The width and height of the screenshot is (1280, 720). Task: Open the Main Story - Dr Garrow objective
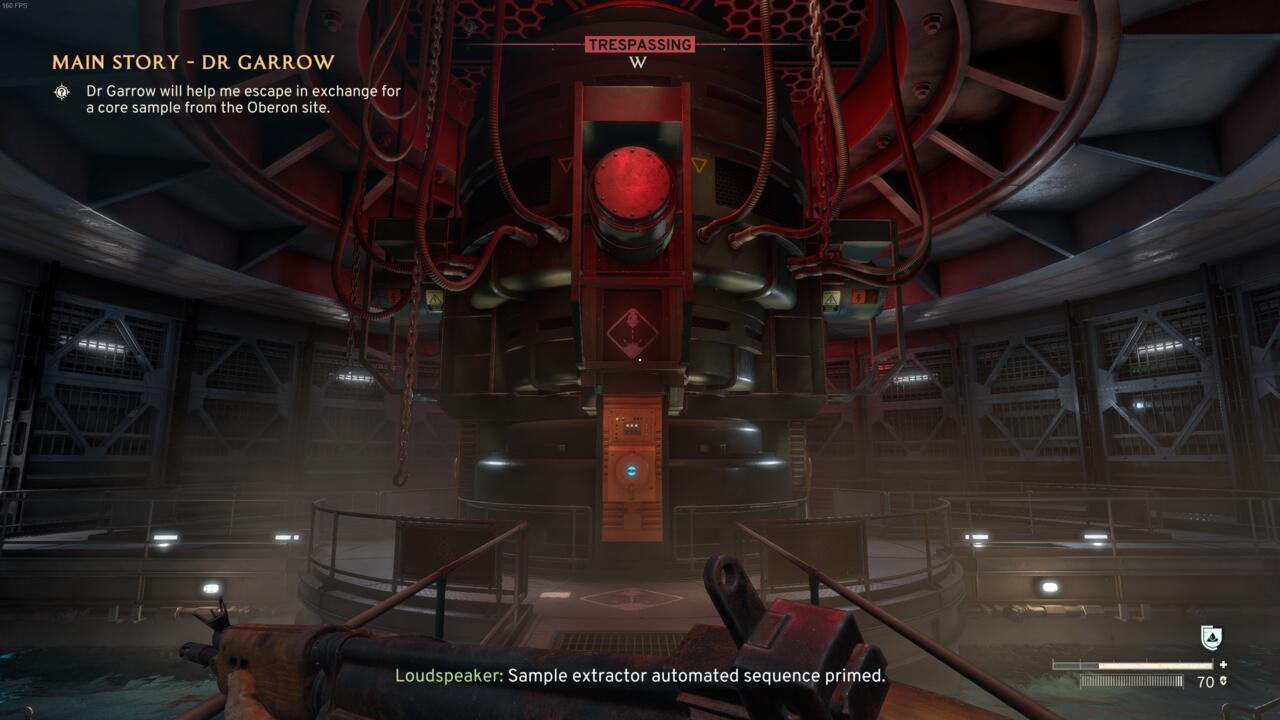(193, 63)
